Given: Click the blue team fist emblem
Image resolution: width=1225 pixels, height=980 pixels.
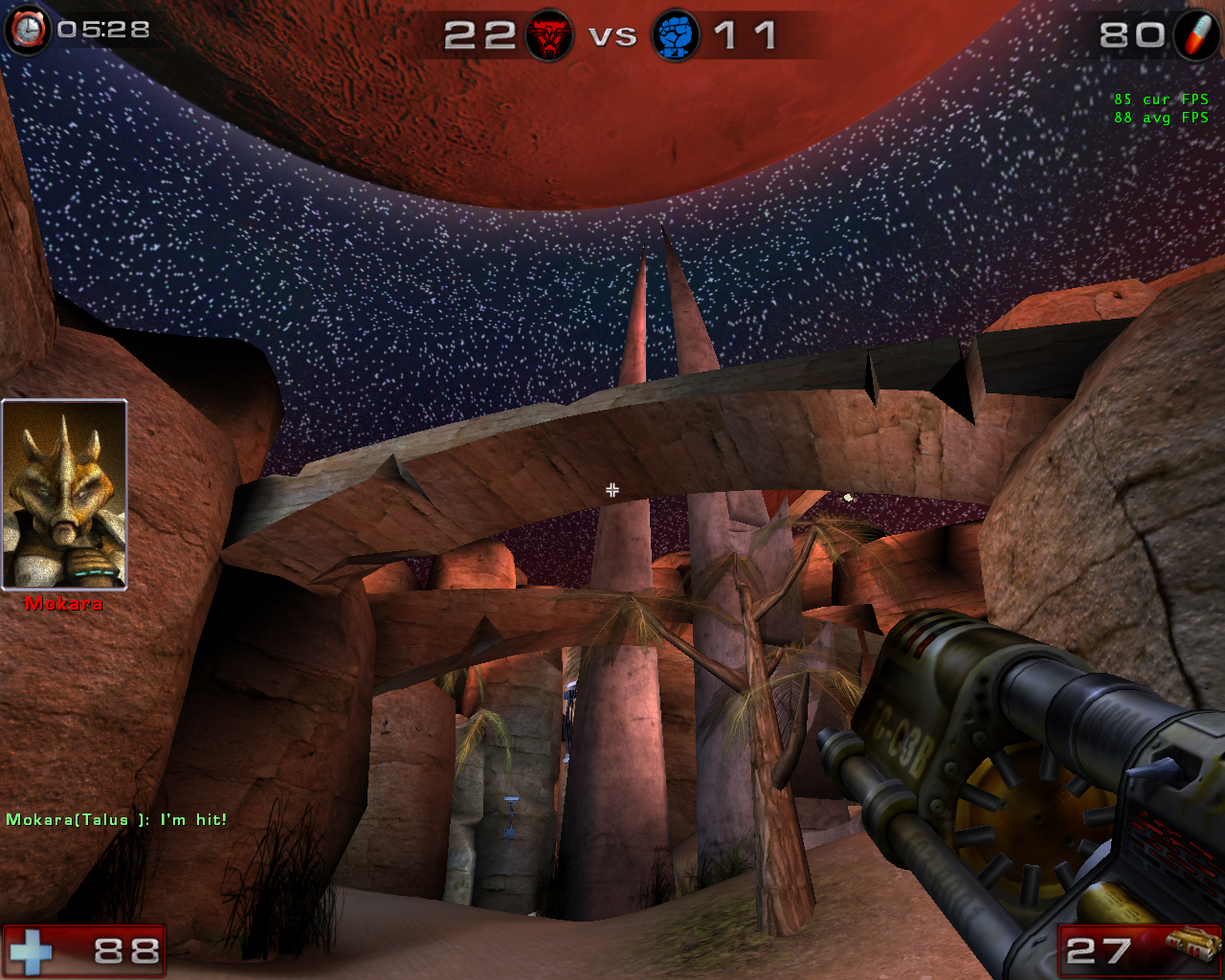Looking at the screenshot, I should coord(678,35).
